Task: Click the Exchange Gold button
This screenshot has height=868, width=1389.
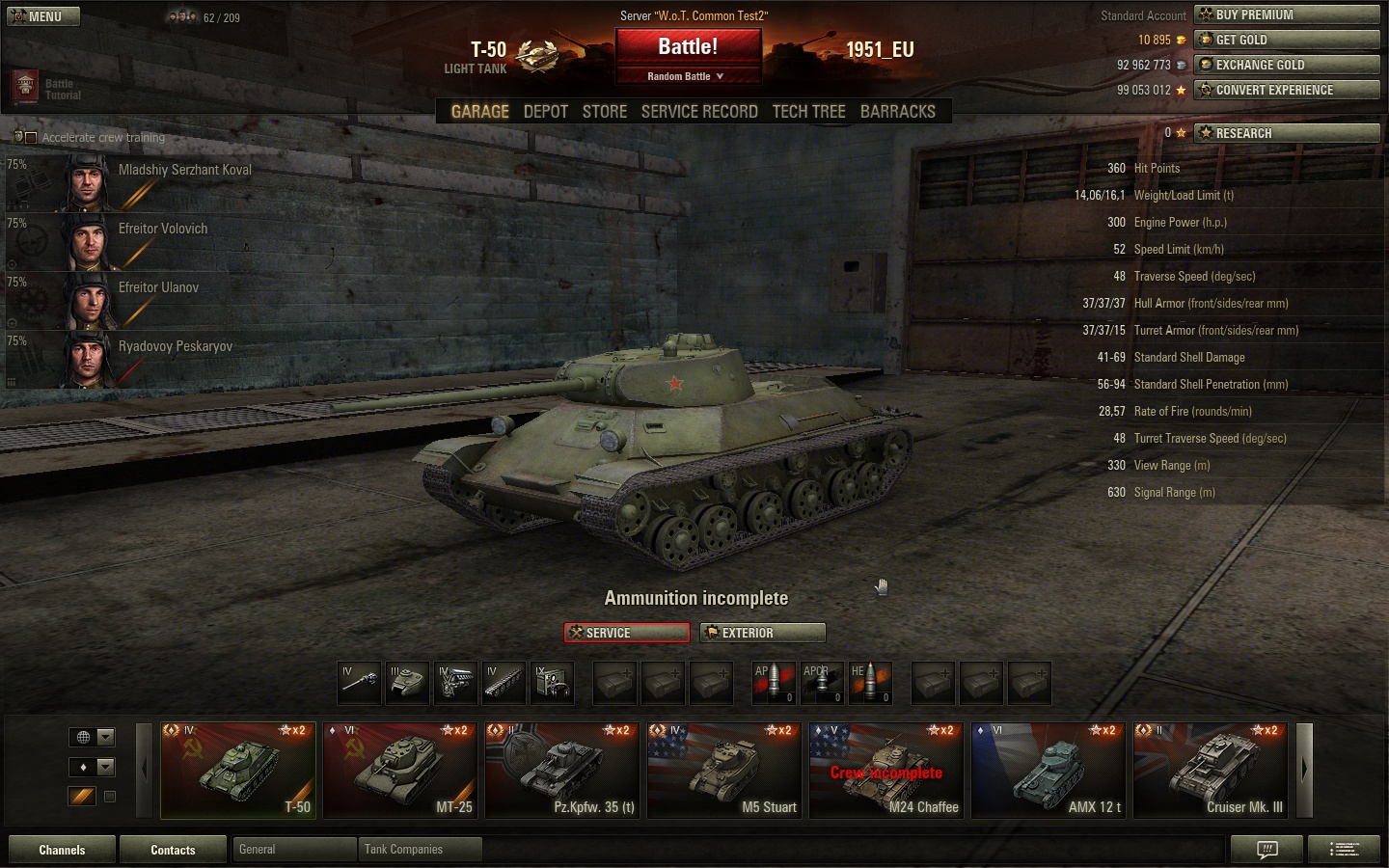Action: point(1287,65)
